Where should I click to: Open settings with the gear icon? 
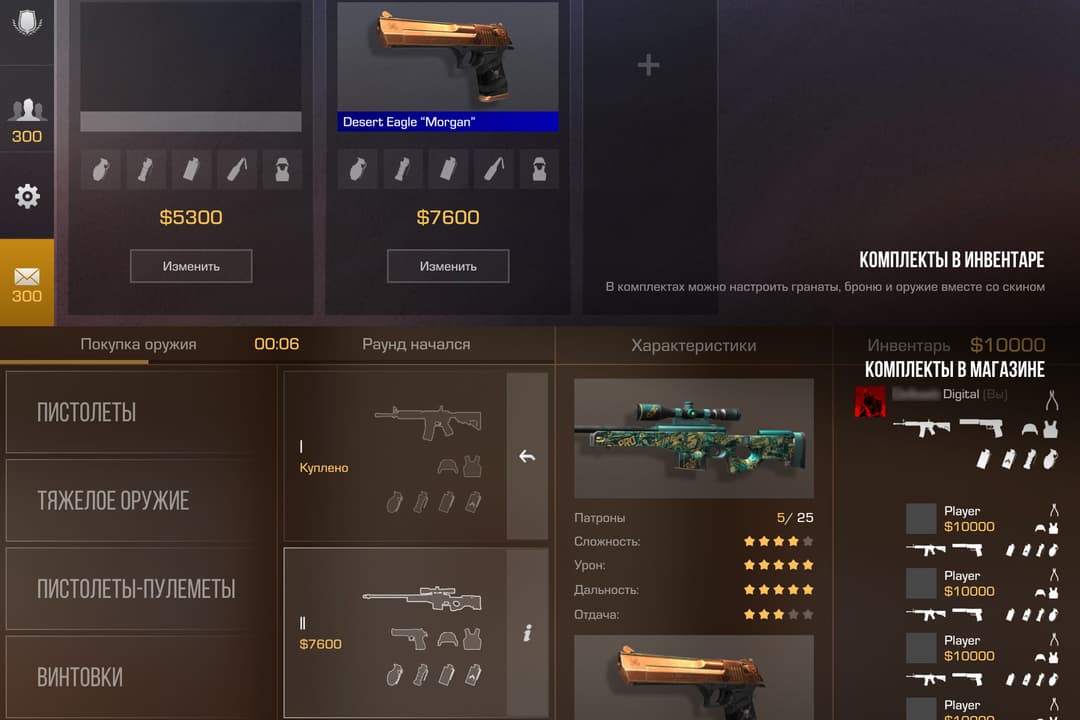coord(27,196)
